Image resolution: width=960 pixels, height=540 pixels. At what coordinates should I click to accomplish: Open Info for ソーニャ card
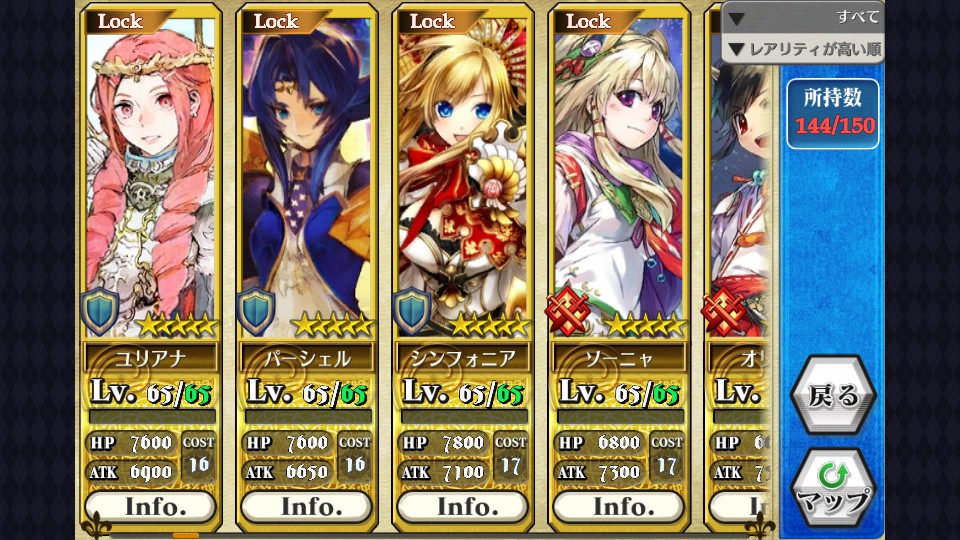(x=618, y=506)
